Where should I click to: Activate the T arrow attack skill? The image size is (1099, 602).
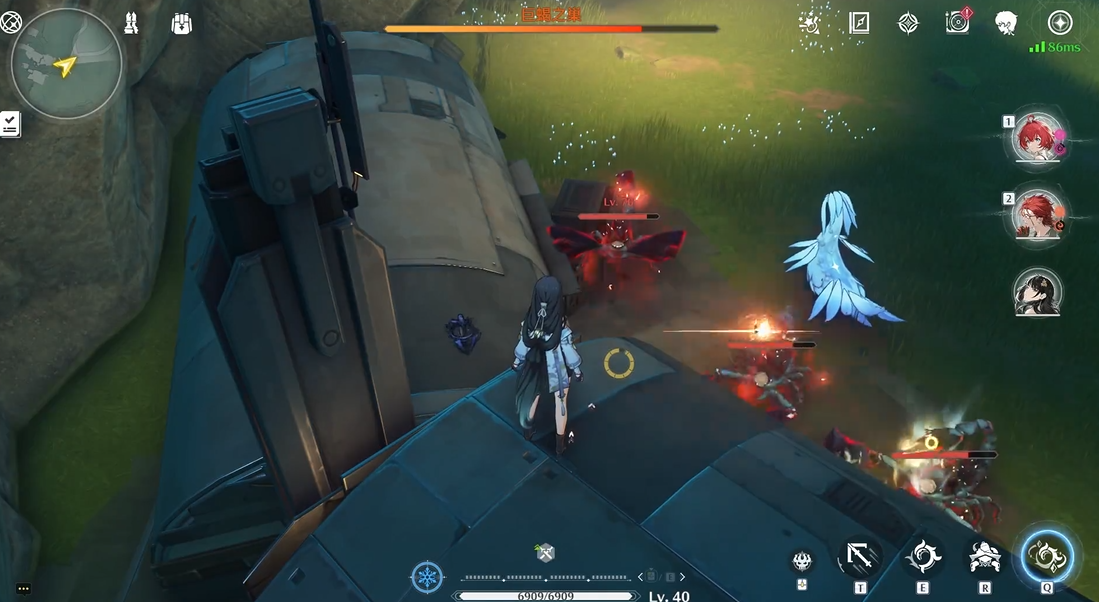click(860, 557)
